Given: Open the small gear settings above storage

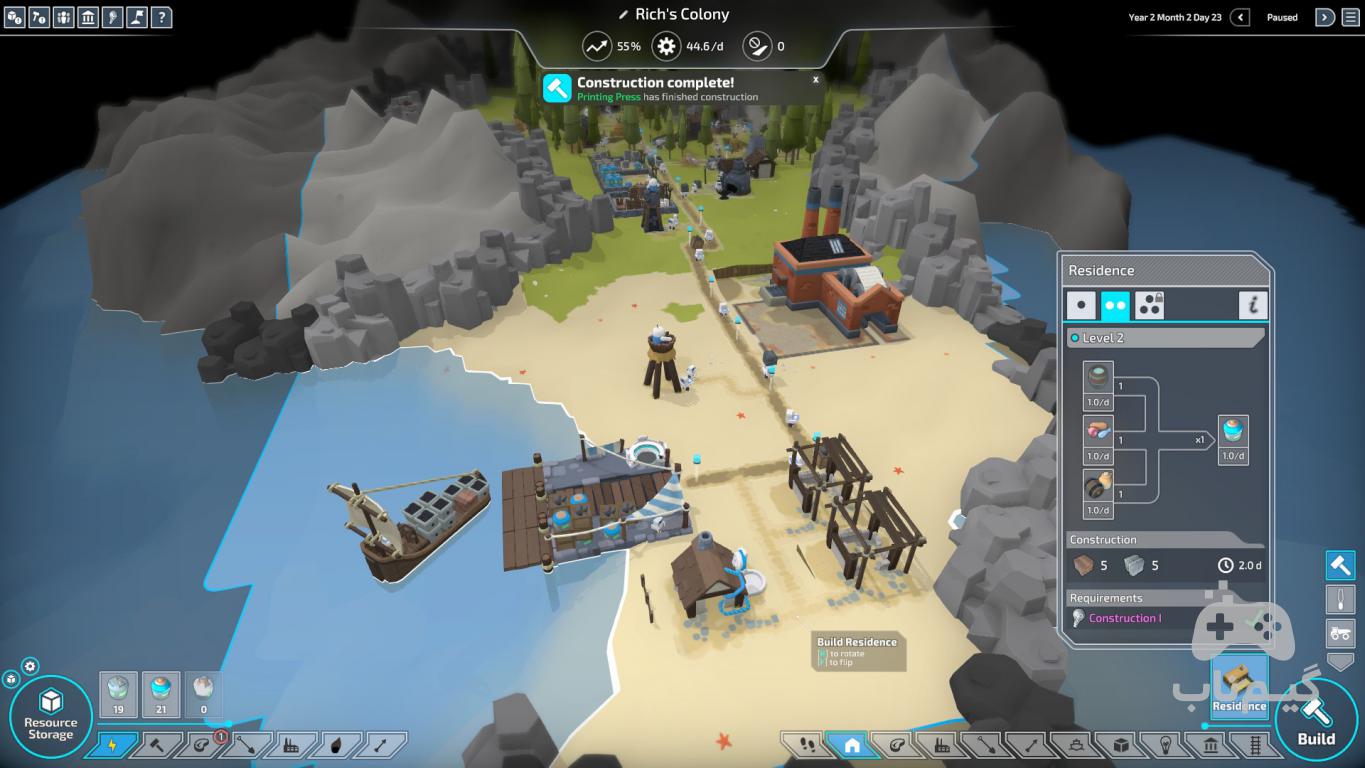Looking at the screenshot, I should [x=30, y=666].
